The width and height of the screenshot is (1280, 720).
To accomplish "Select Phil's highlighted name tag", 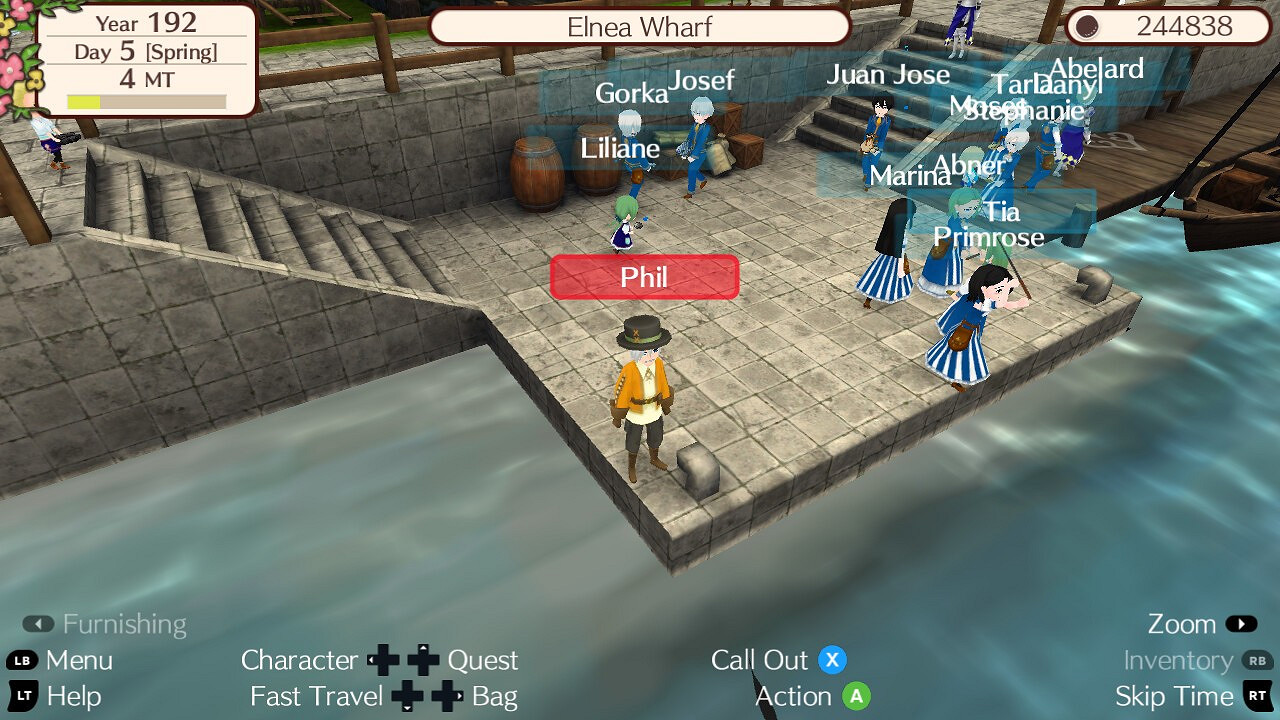I will coord(644,277).
